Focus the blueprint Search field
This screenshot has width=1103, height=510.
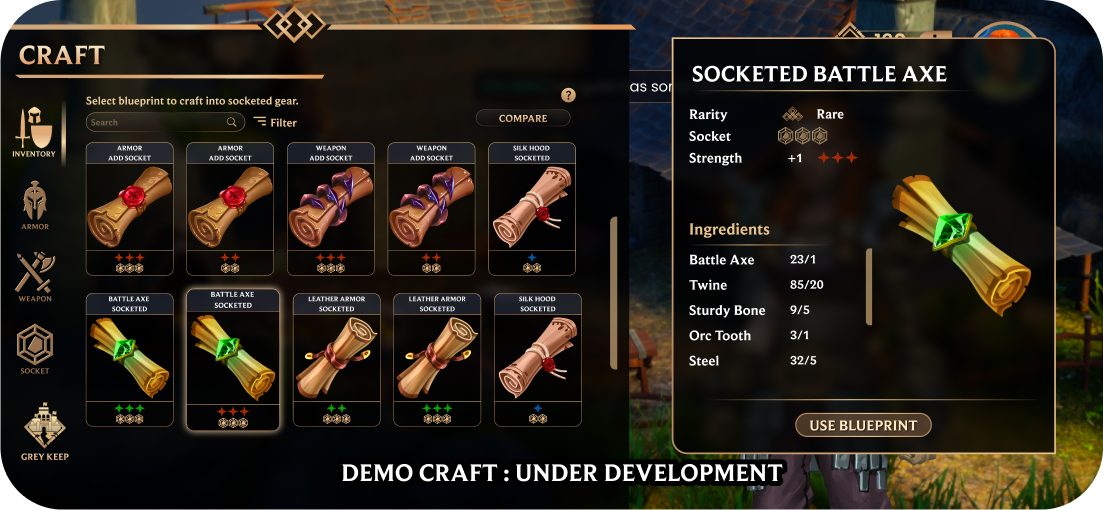coord(160,122)
